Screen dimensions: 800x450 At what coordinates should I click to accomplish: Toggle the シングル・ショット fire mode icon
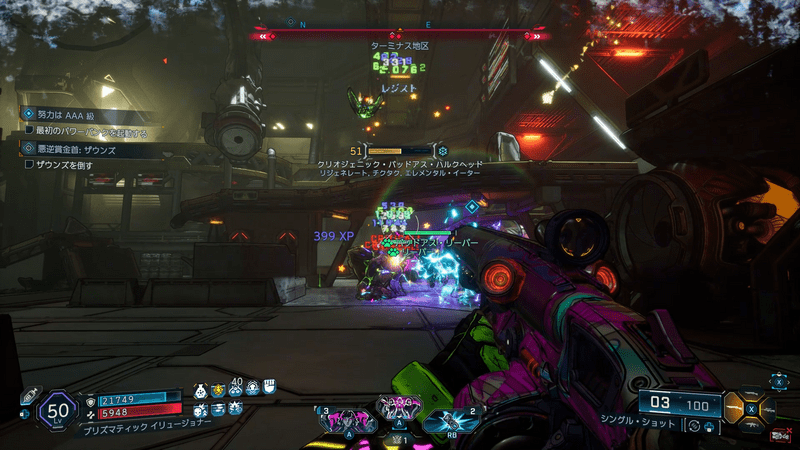click(692, 426)
